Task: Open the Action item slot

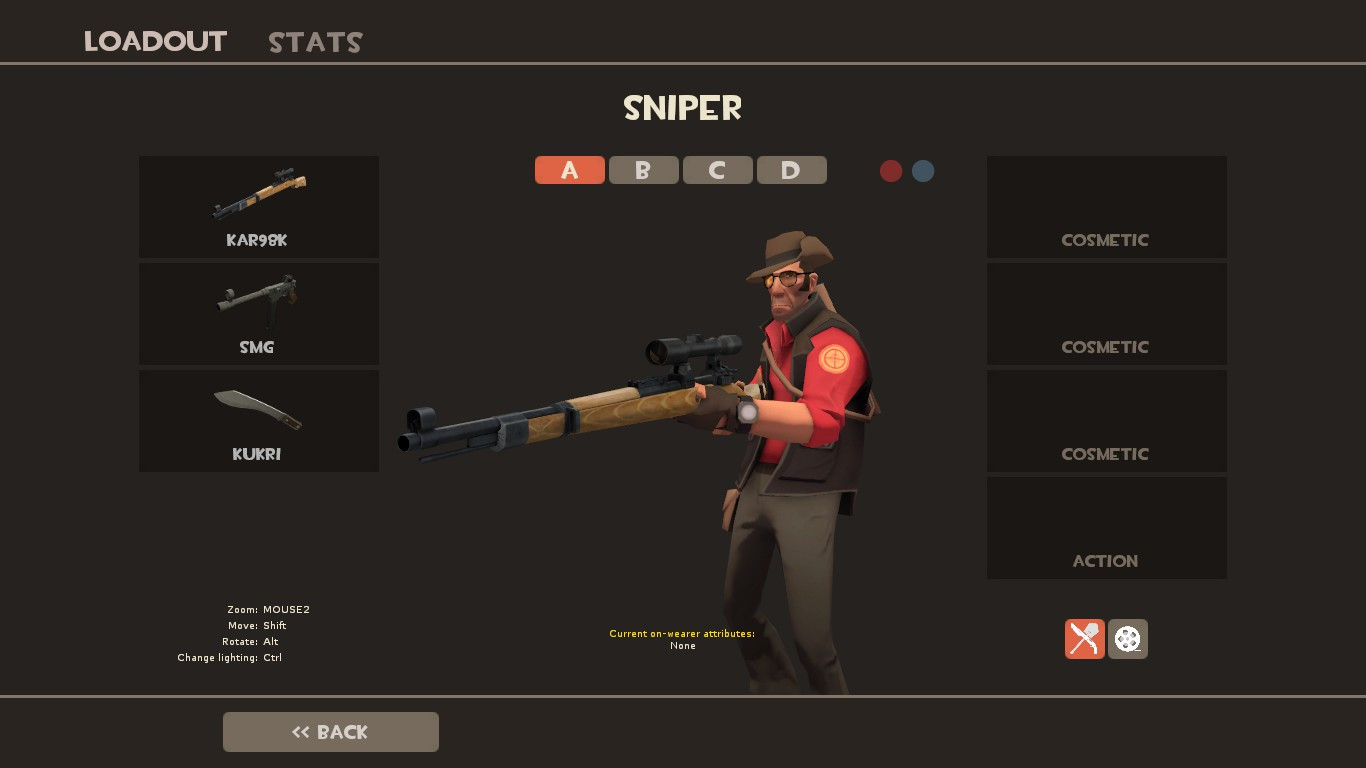Action: pos(1106,527)
